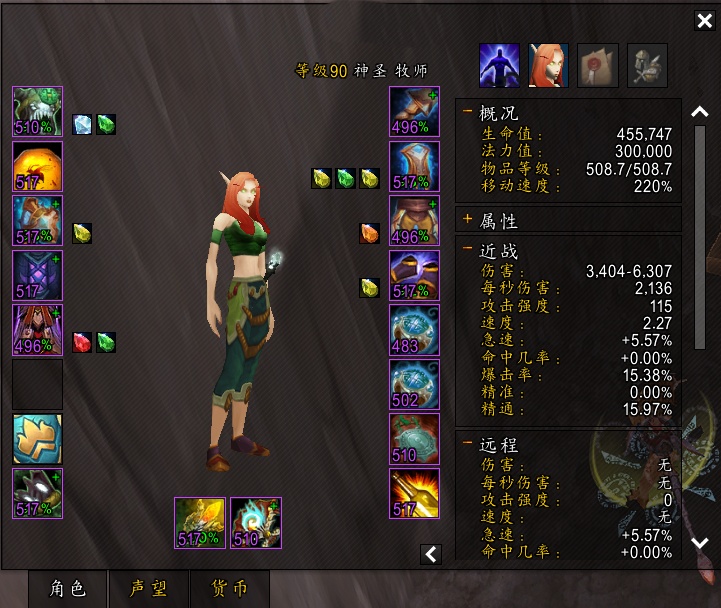721x608 pixels.
Task: Collapse the 近战 melee stats section
Action: click(468, 251)
